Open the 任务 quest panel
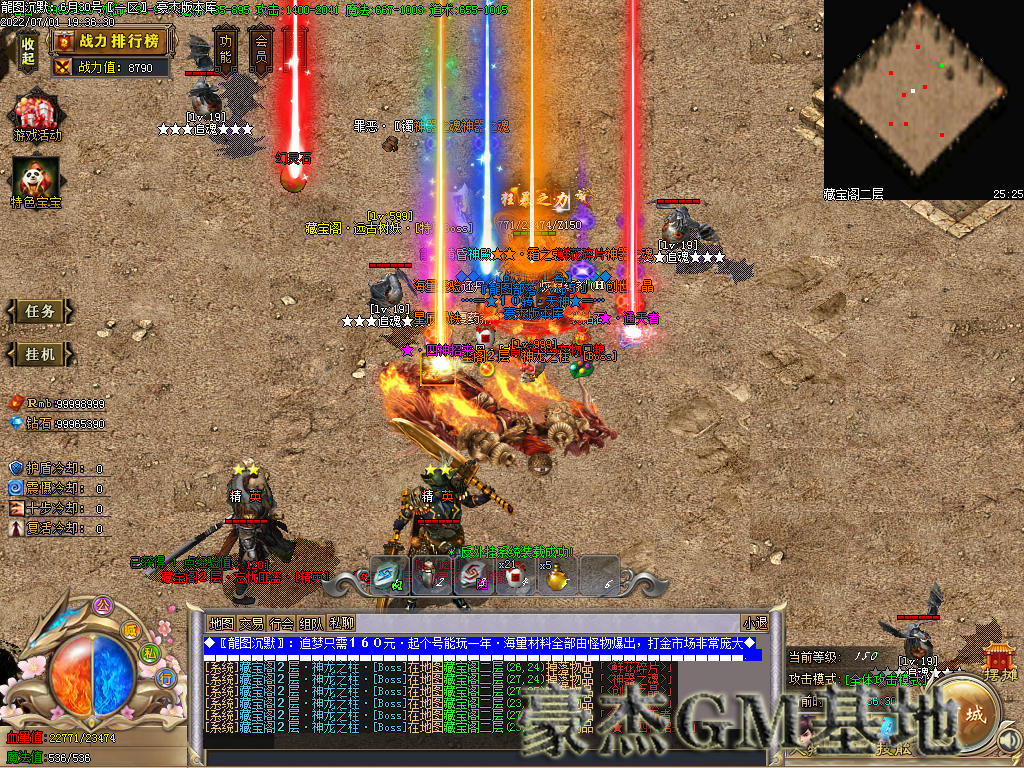The image size is (1024, 768). 41,311
